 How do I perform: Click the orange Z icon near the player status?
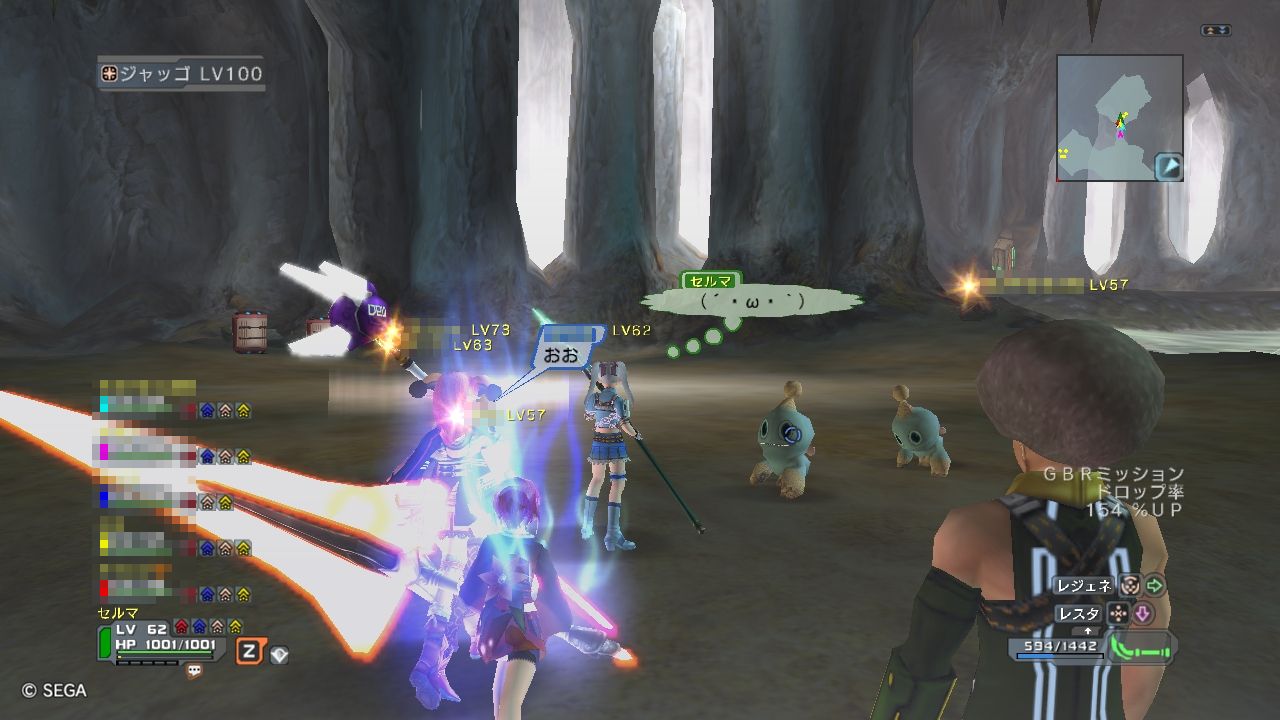tap(249, 652)
